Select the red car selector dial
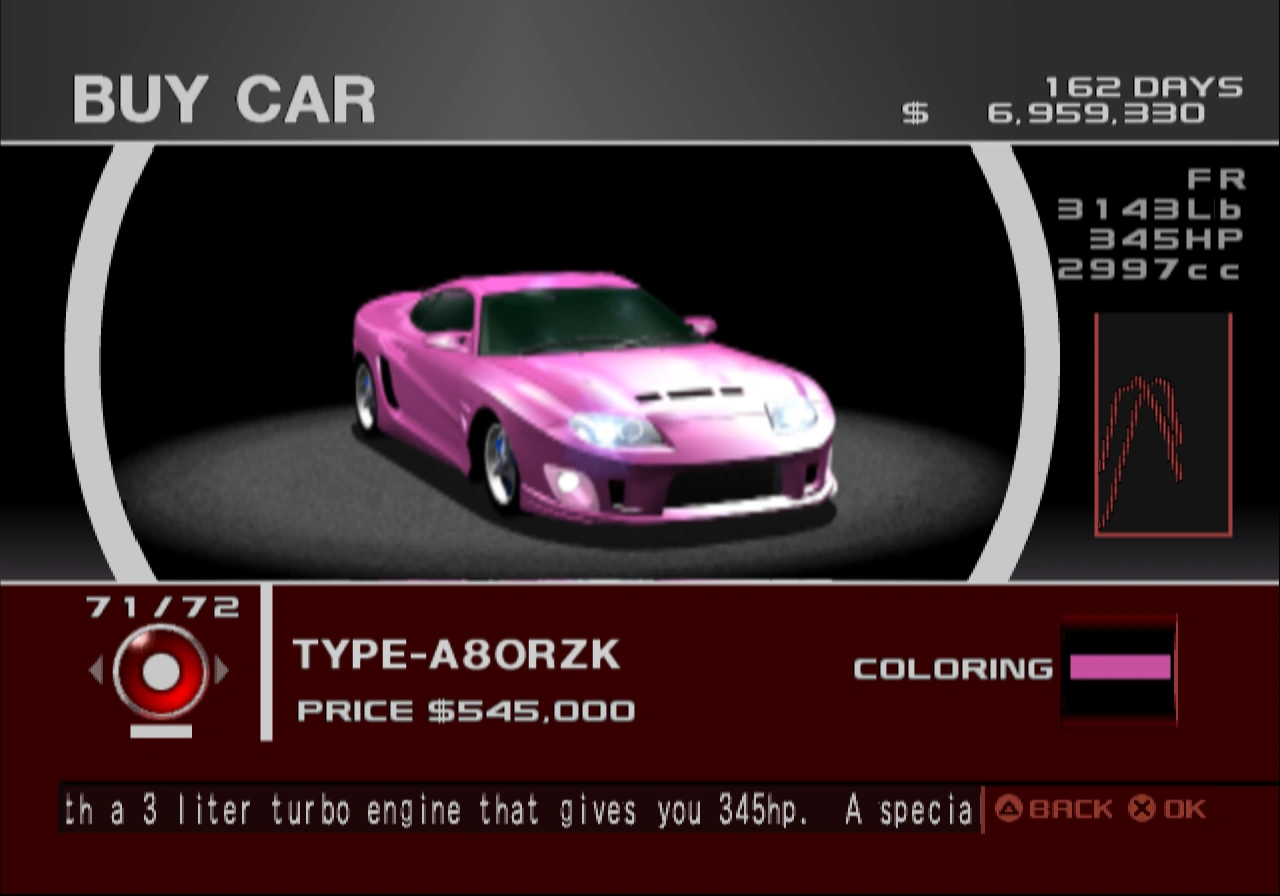The width and height of the screenshot is (1280, 896). tap(160, 672)
